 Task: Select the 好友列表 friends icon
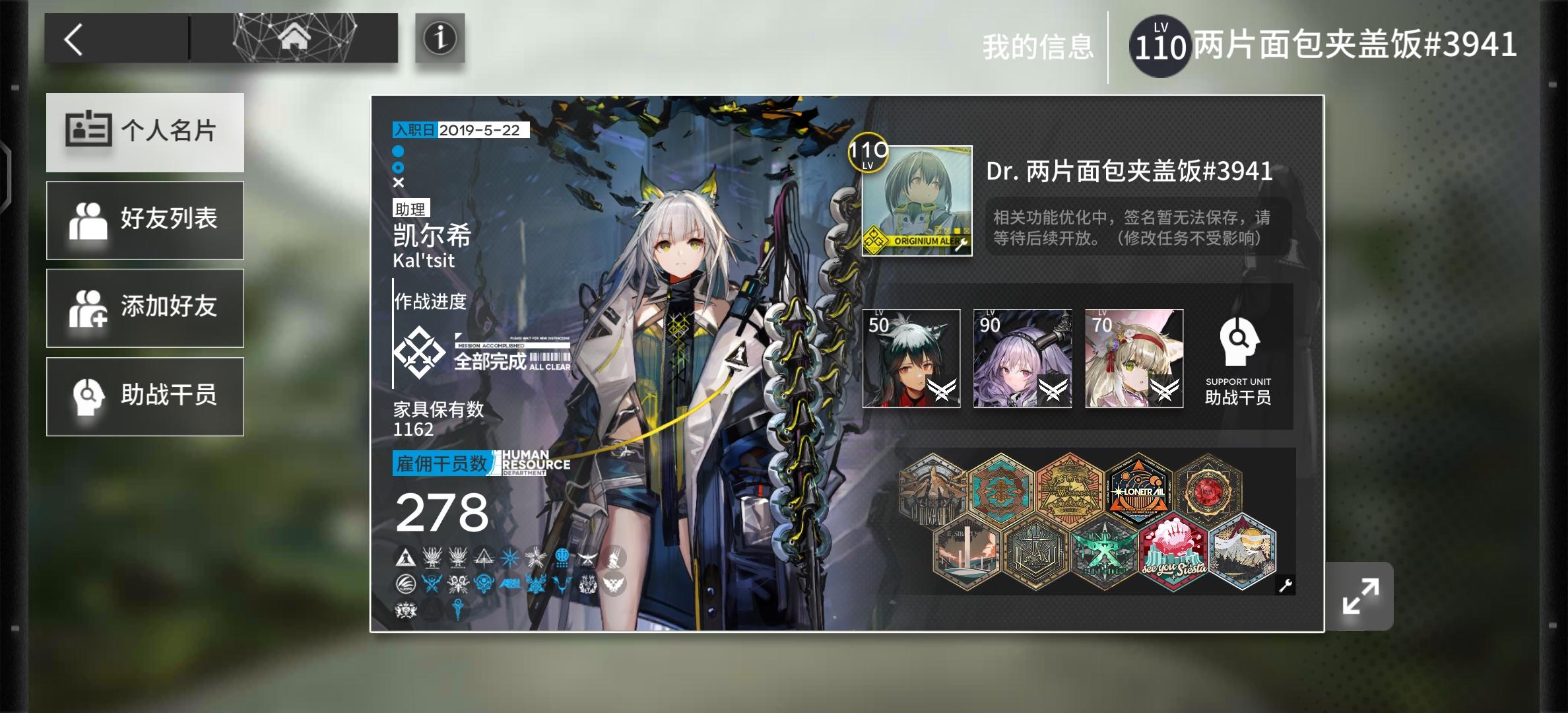click(90, 220)
